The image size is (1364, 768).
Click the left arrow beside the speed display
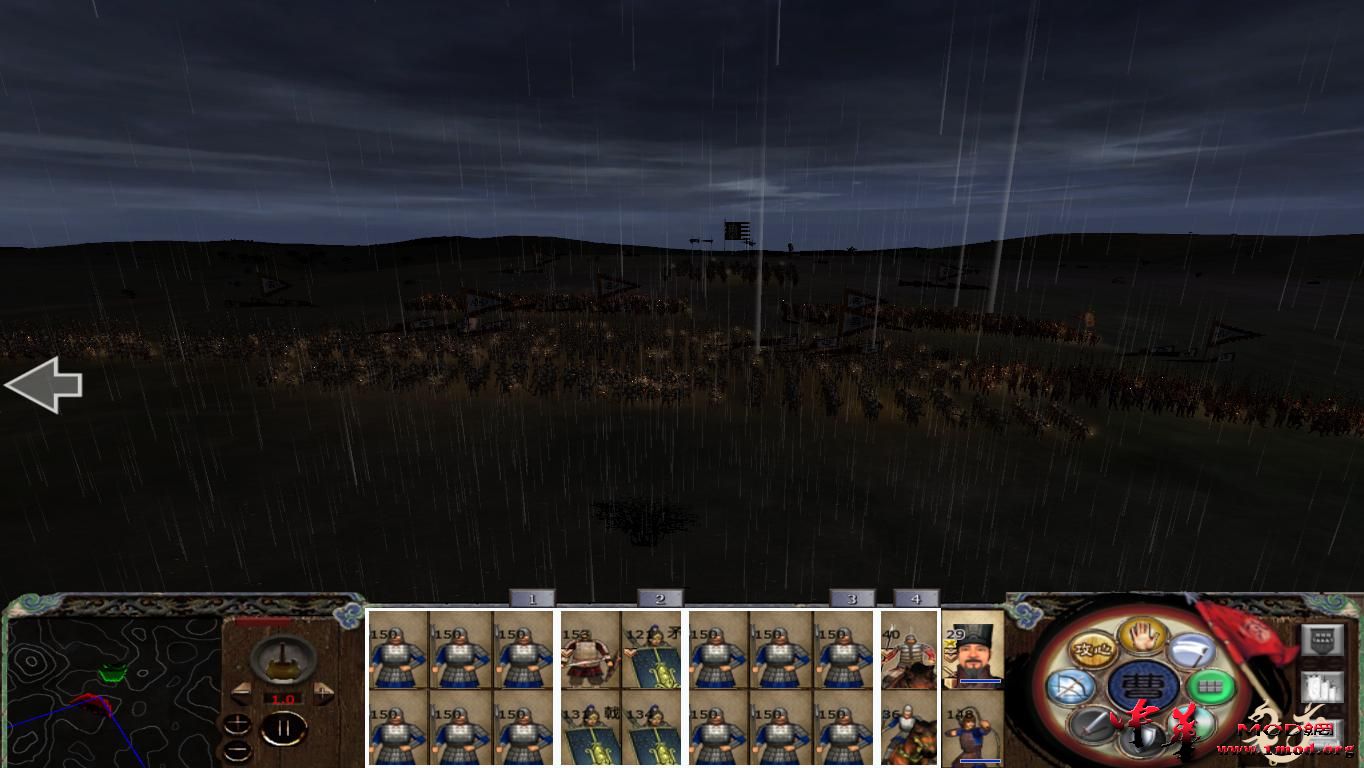[x=240, y=692]
